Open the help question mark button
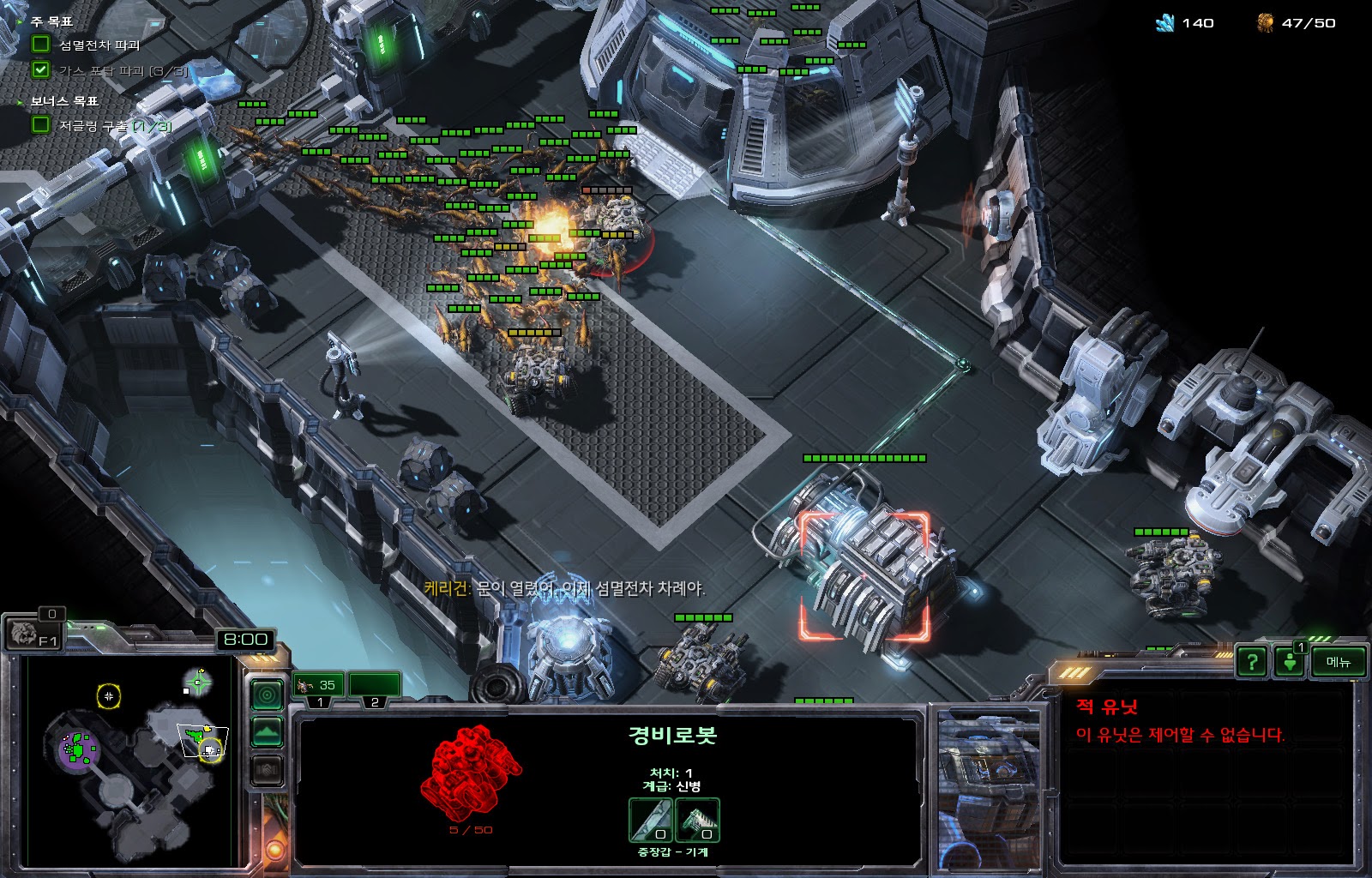1372x878 pixels. coord(1252,661)
